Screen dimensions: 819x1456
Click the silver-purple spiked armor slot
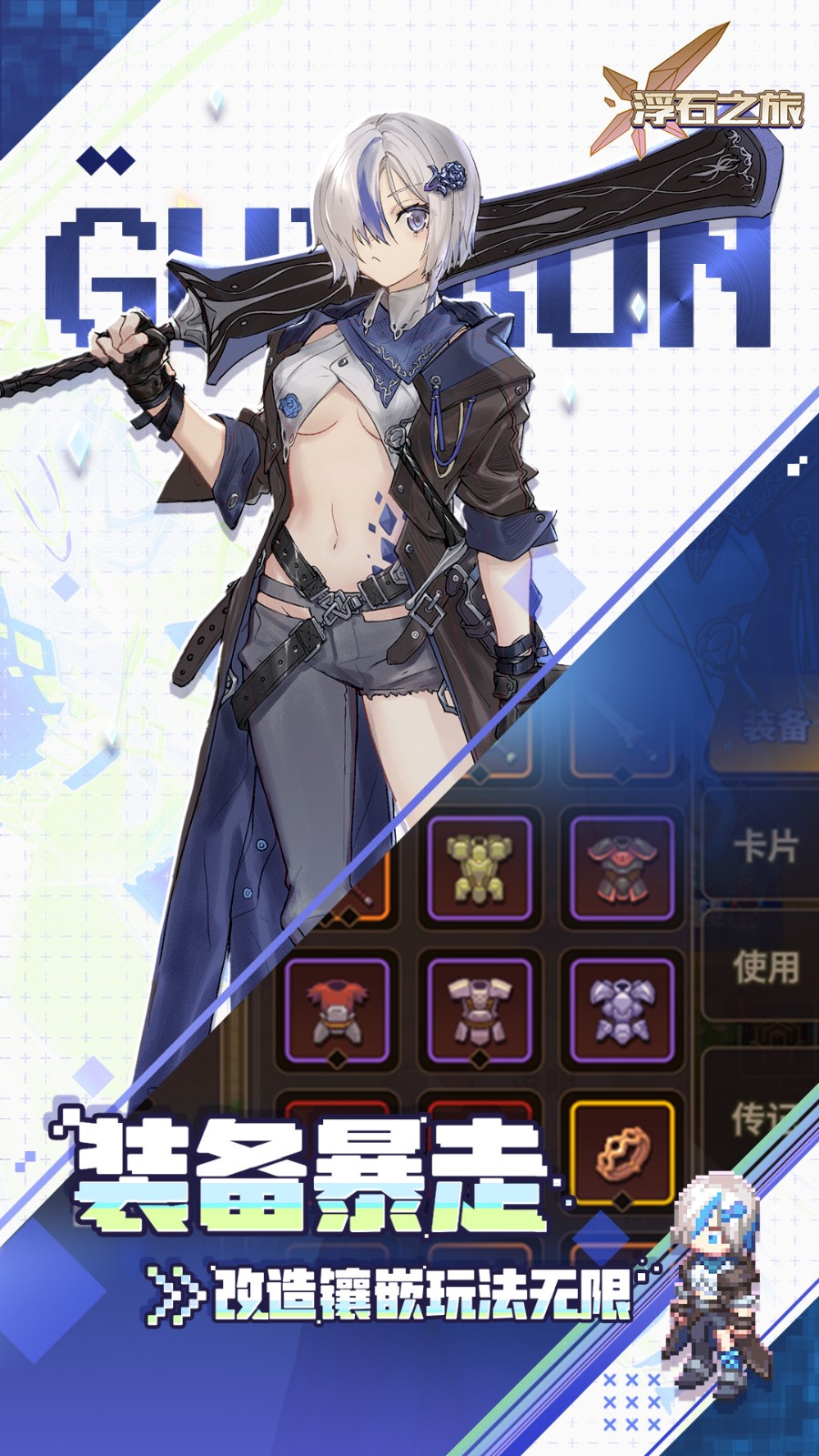[621, 1011]
